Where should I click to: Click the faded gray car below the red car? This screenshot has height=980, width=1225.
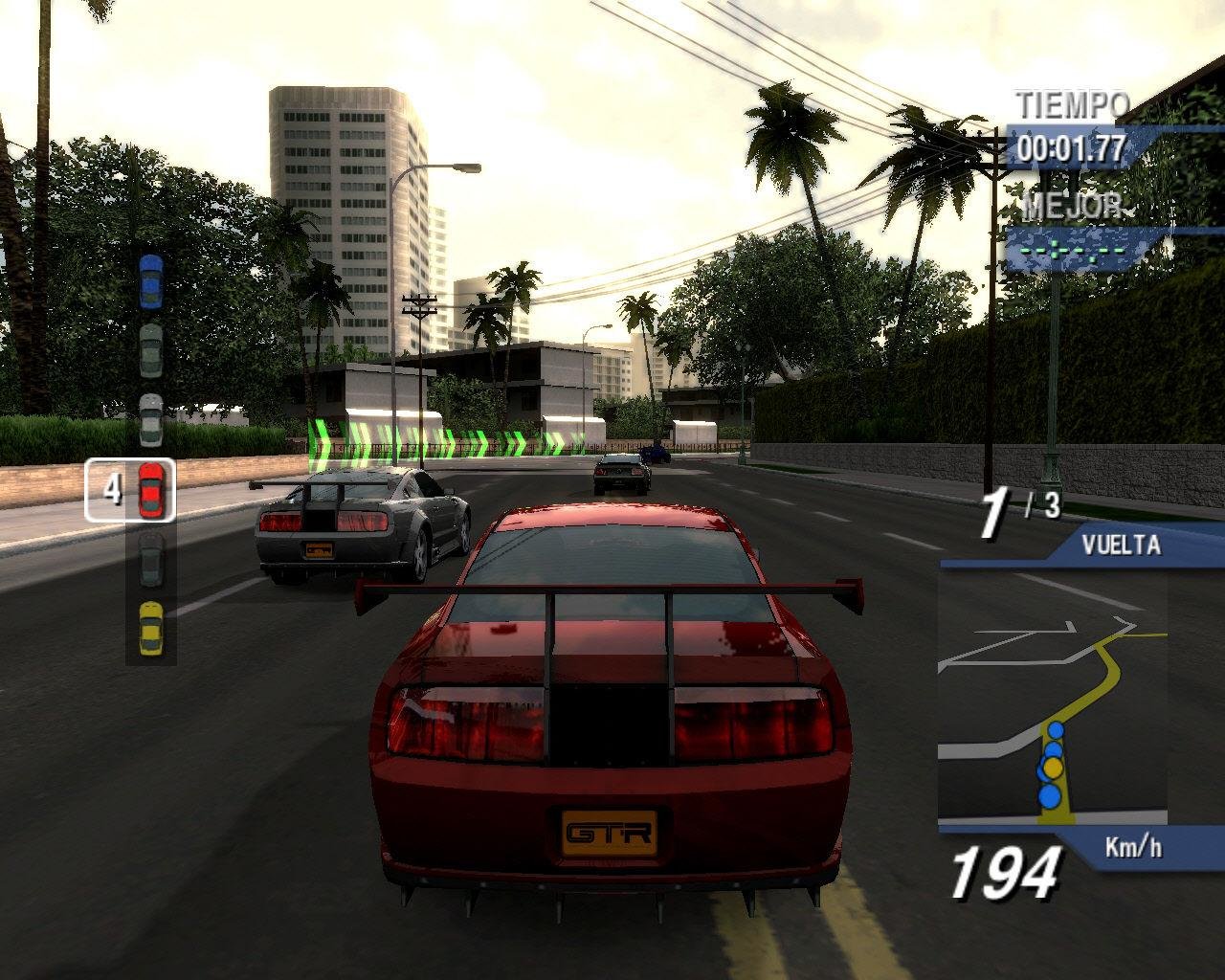[x=149, y=560]
